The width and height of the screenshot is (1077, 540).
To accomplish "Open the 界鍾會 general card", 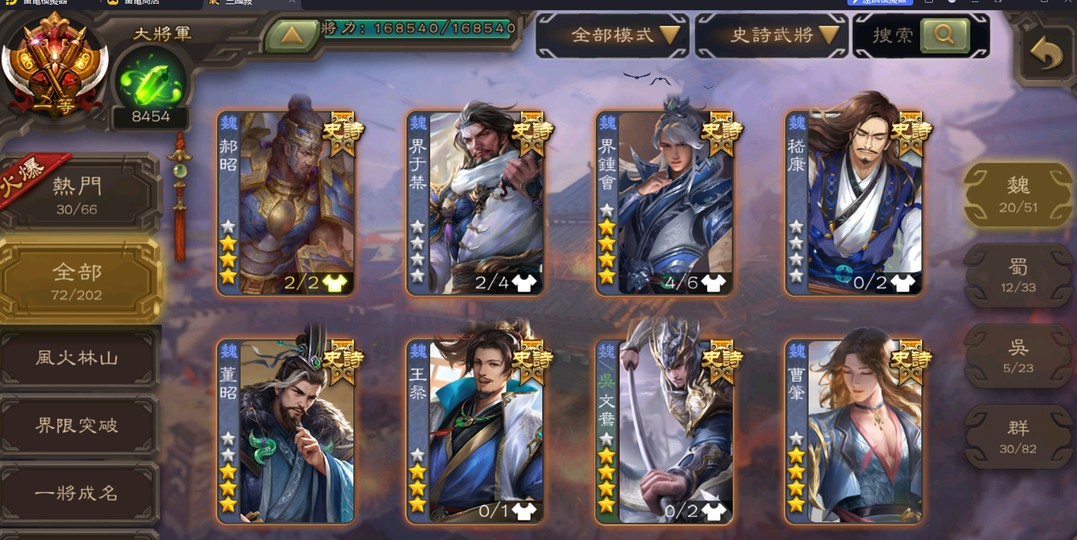I will point(667,203).
